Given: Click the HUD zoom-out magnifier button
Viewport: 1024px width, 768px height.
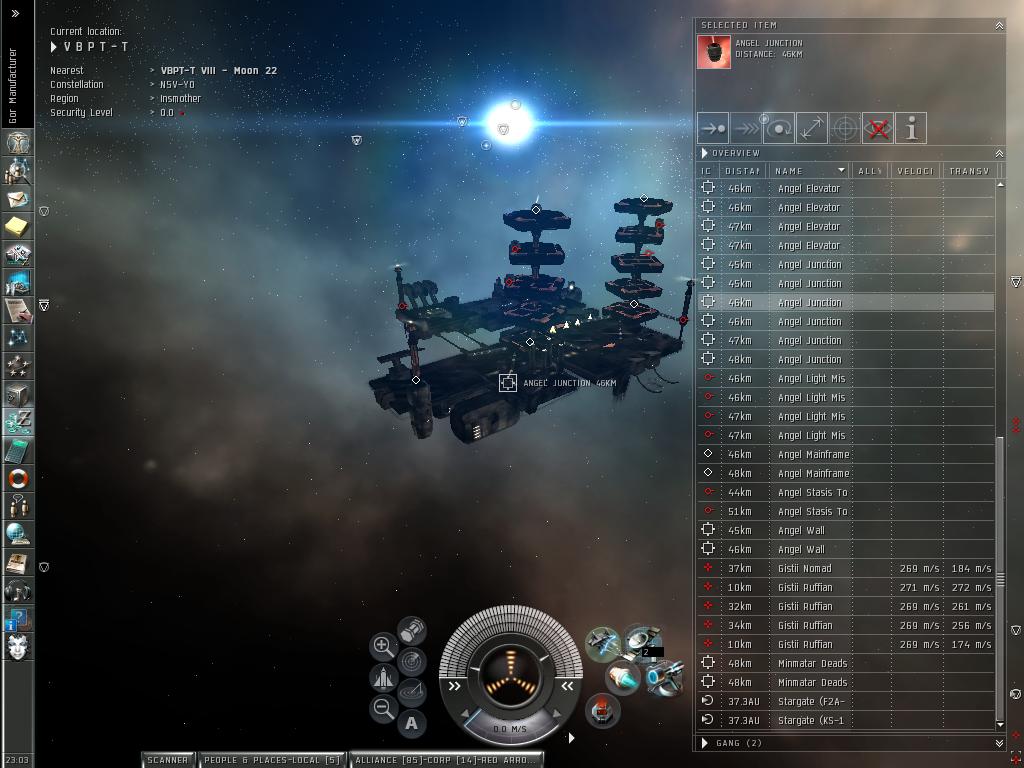Looking at the screenshot, I should point(383,709).
